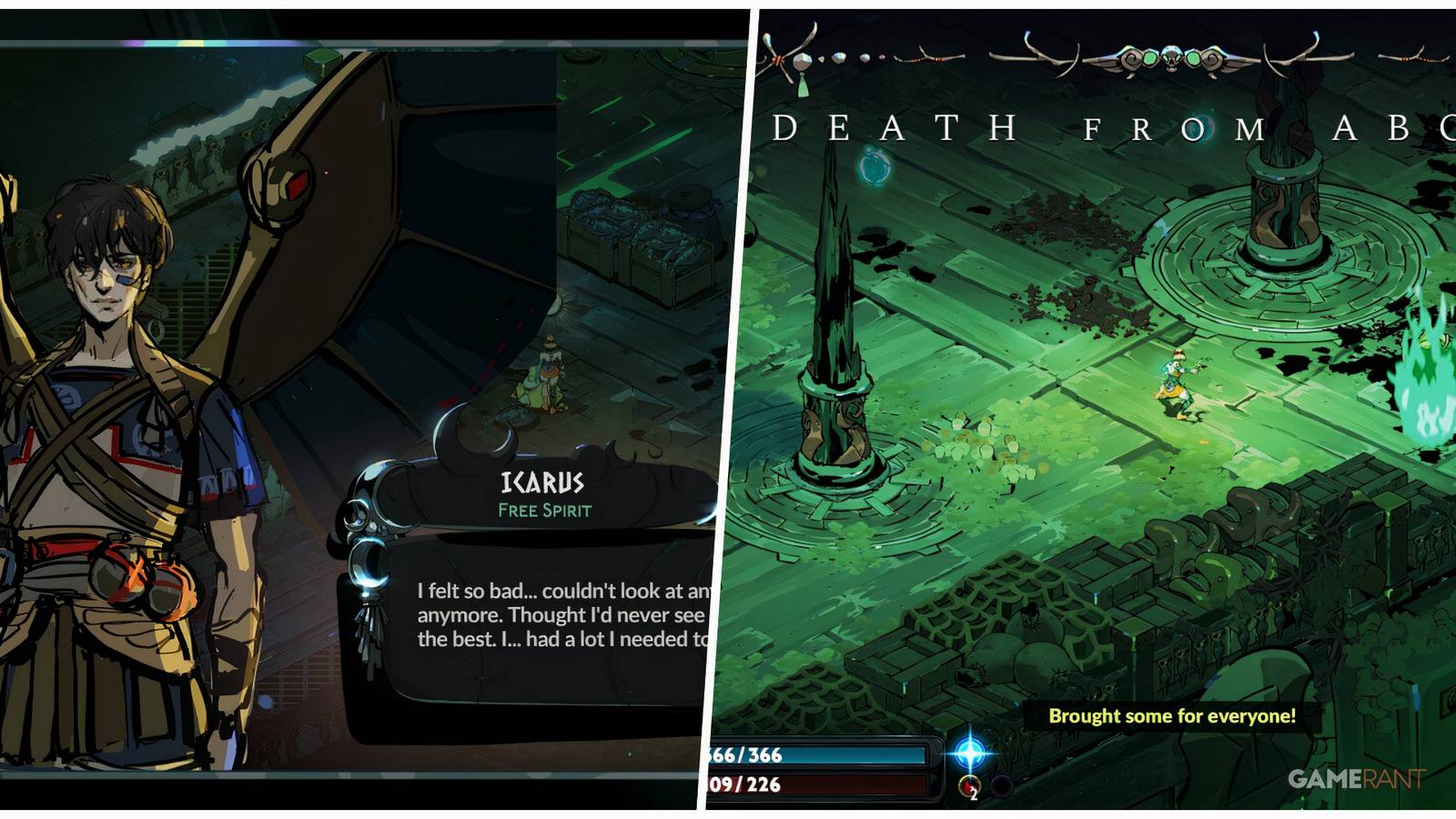This screenshot has width=1456, height=819.
Task: Click the central skull emblem in the top HUD tray
Action: pos(1172,57)
